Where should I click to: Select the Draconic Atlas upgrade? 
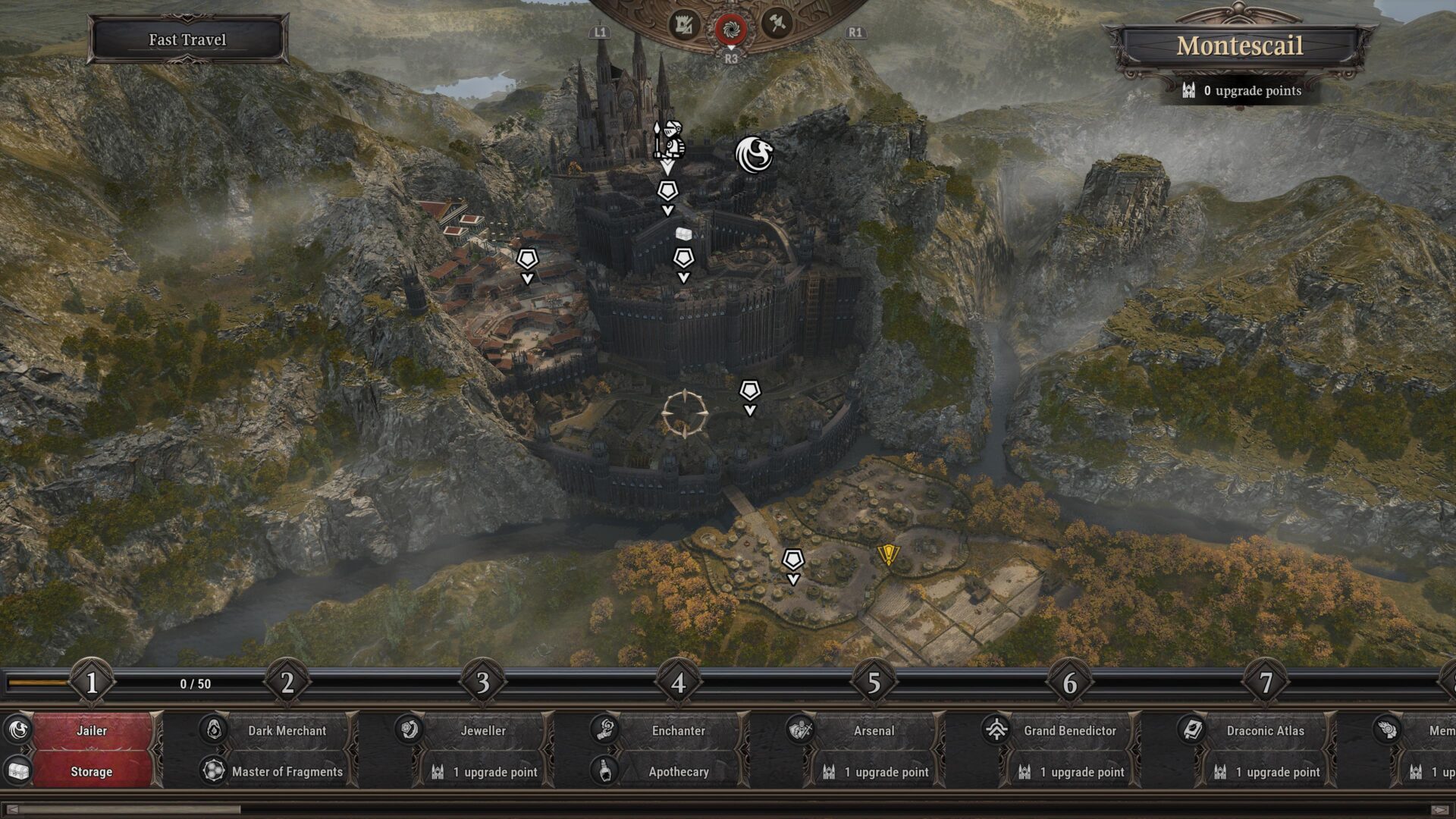[x=1265, y=730]
